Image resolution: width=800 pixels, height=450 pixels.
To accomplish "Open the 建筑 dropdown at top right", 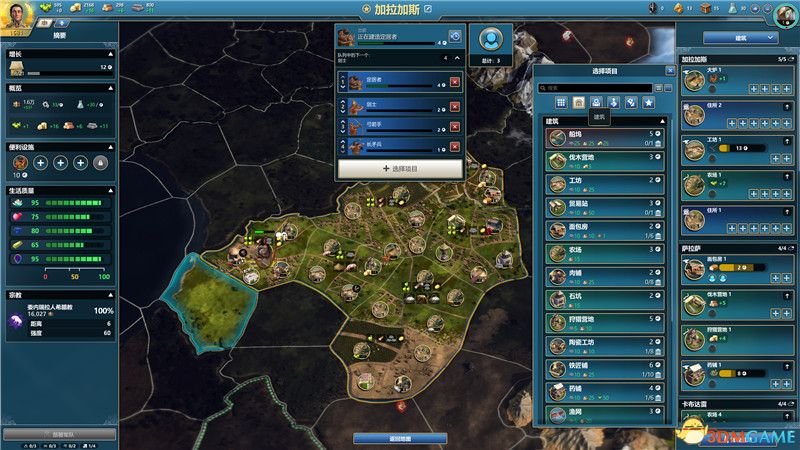I will (741, 37).
